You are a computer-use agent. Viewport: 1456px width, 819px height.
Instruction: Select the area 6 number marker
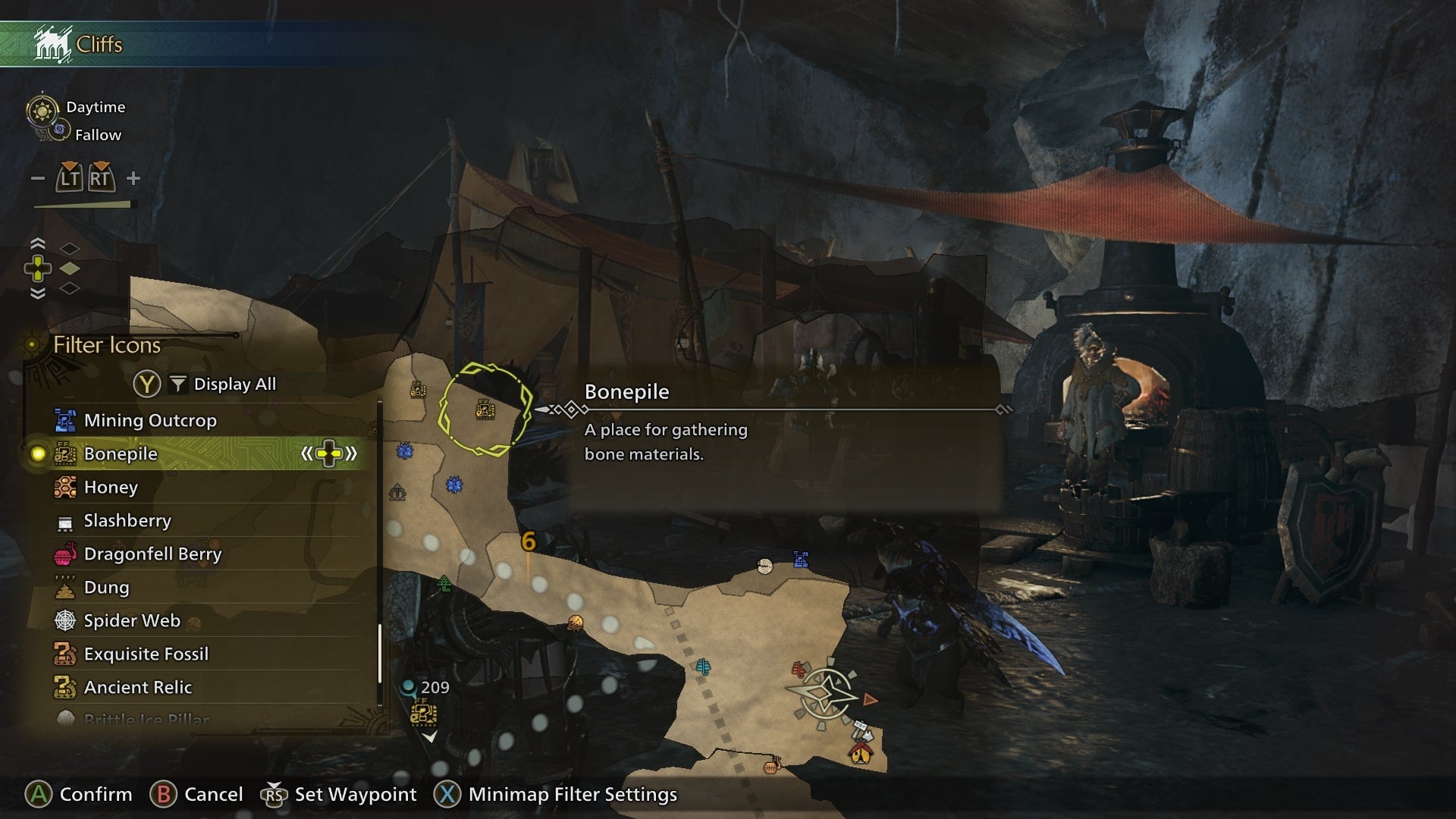tap(529, 541)
